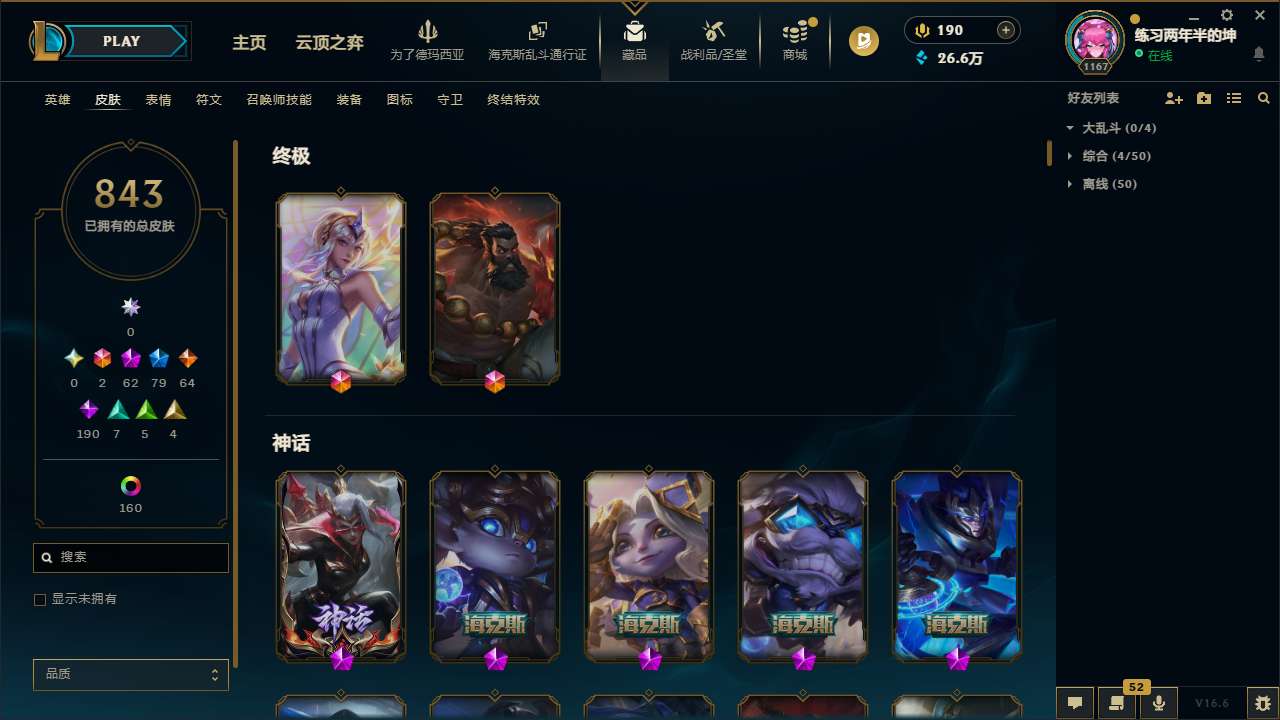Click the PLAY button
1280x720 pixels.
121,41
